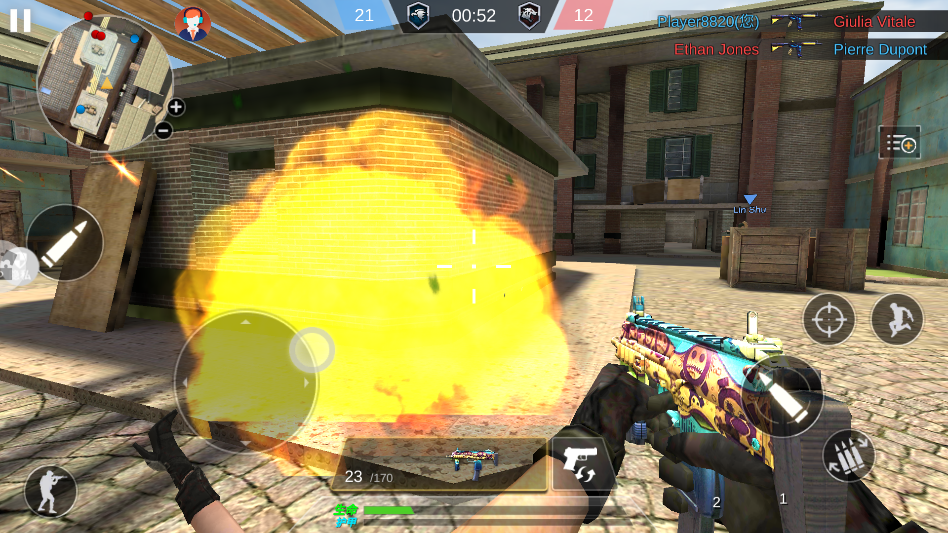The height and width of the screenshot is (533, 948).
Task: Toggle the crosshair aim scope button
Action: pos(829,319)
